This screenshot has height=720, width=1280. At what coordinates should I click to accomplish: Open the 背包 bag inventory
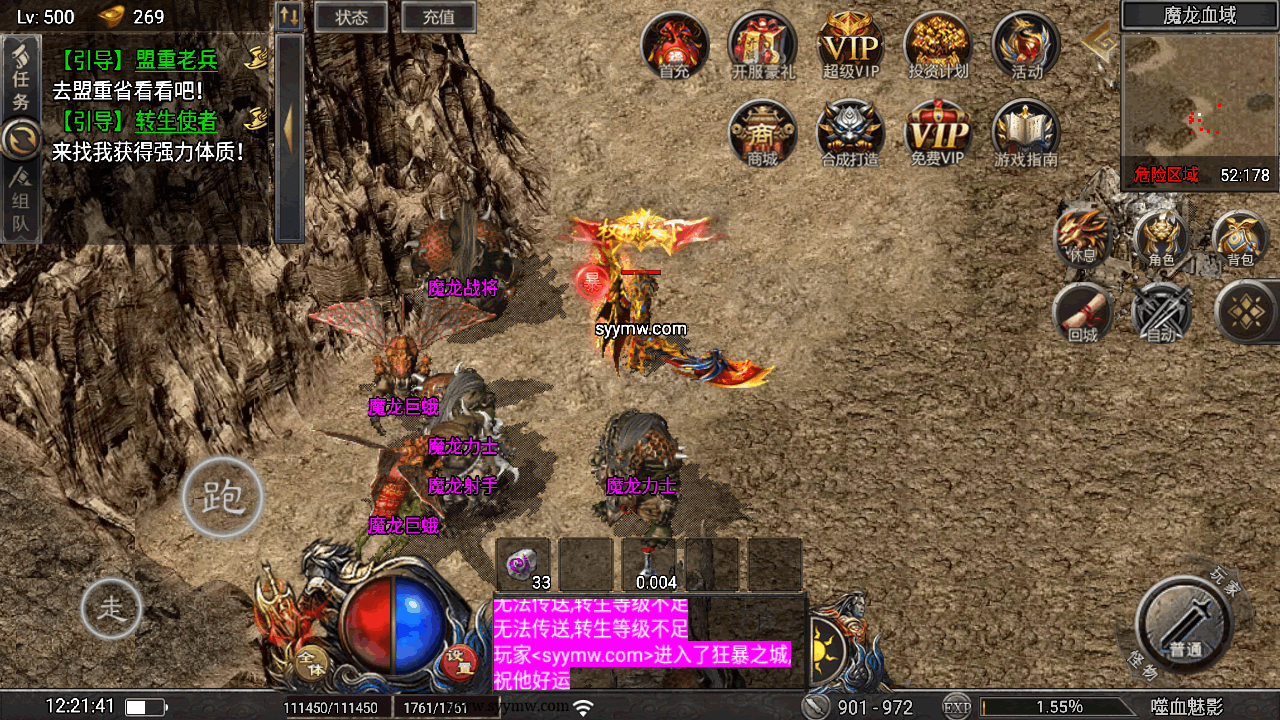coord(1240,240)
